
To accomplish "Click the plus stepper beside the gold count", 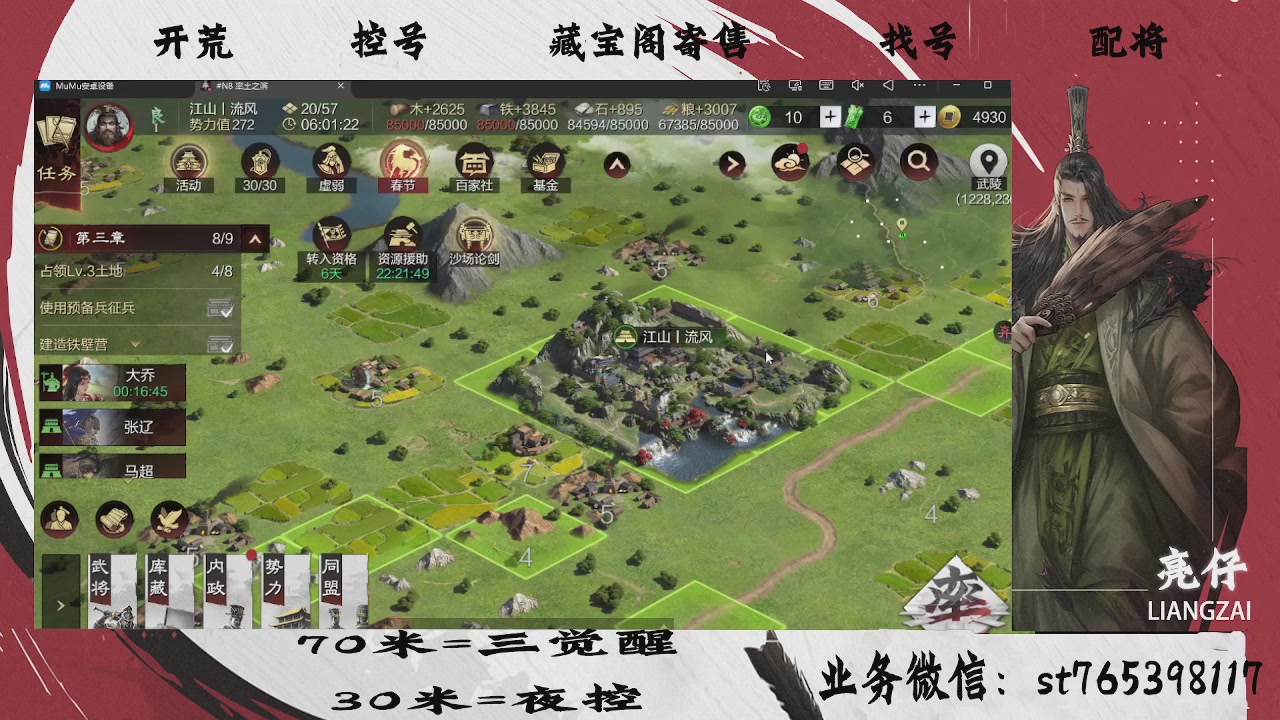I will click(925, 117).
